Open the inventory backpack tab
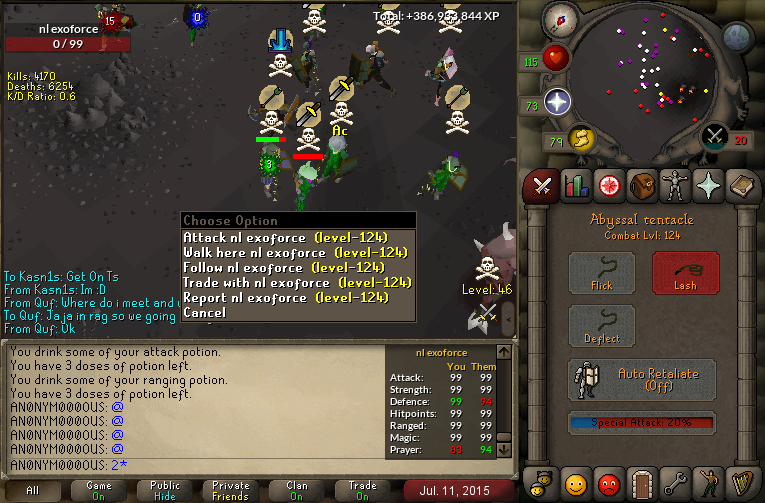 (x=642, y=185)
